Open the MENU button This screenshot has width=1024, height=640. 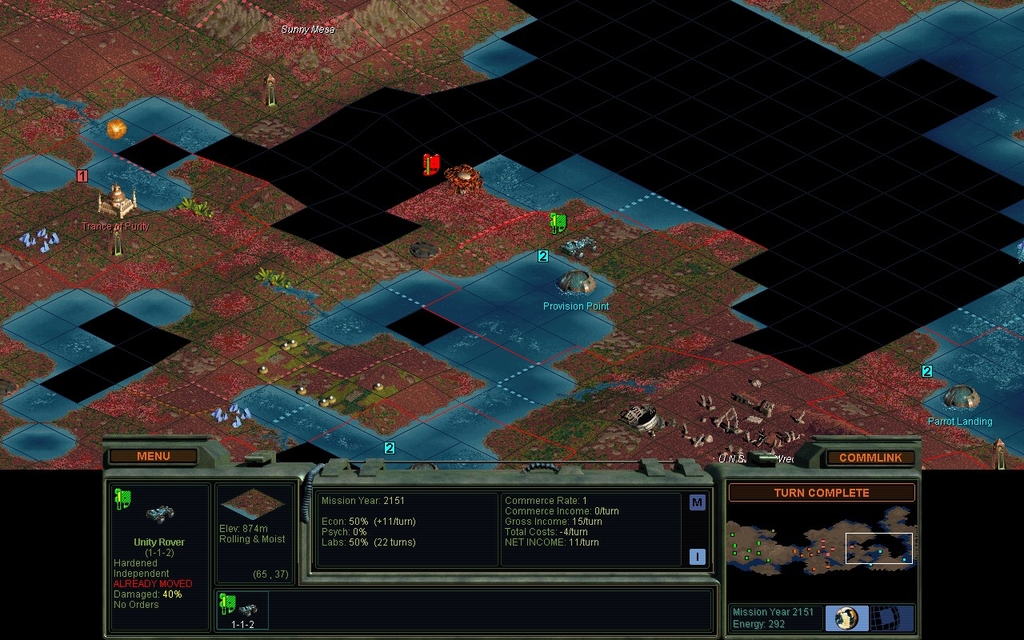click(x=153, y=457)
